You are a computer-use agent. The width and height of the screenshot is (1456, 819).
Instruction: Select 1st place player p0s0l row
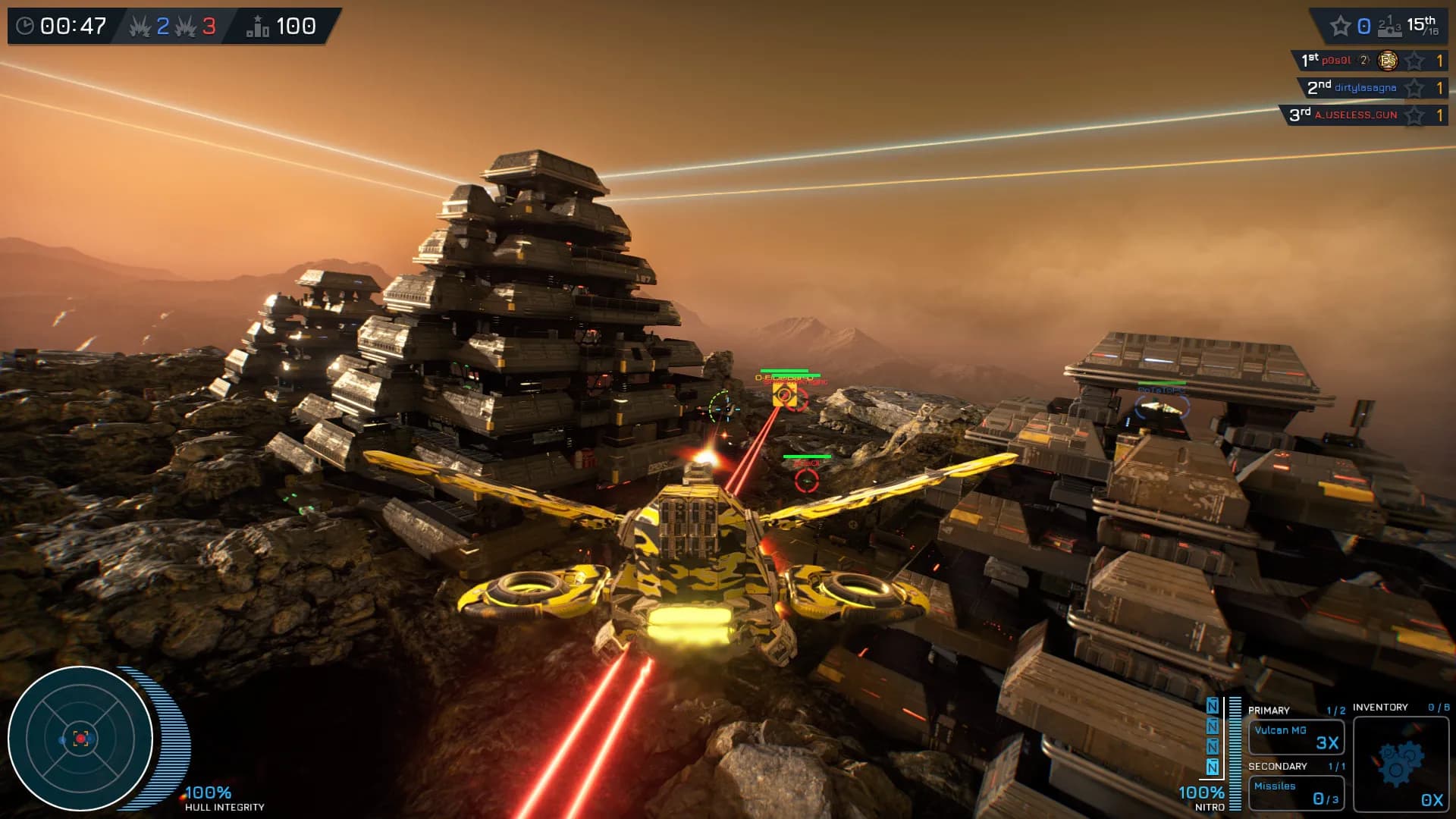click(x=1370, y=61)
